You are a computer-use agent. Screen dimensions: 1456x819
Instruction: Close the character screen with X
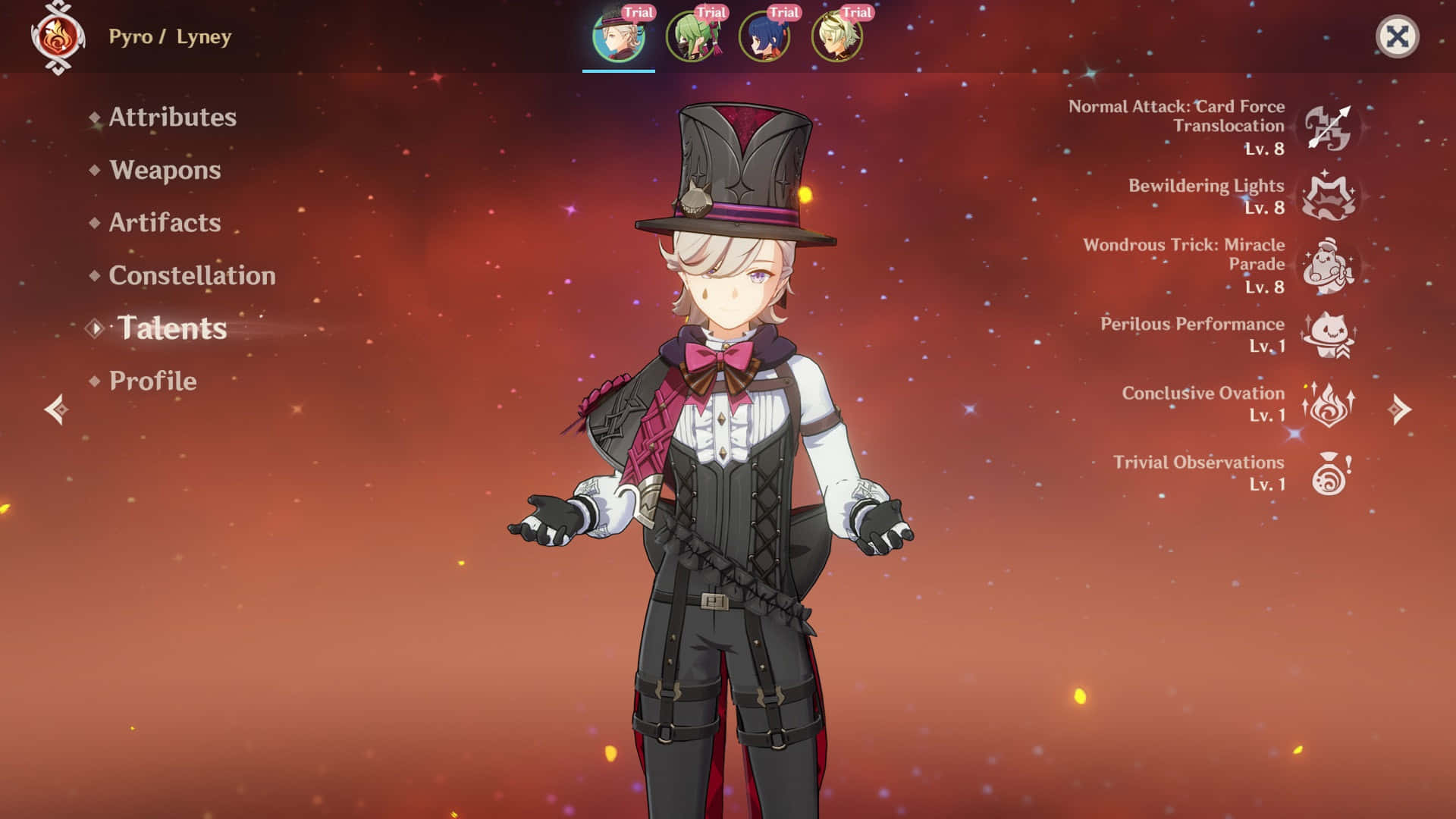[1397, 36]
